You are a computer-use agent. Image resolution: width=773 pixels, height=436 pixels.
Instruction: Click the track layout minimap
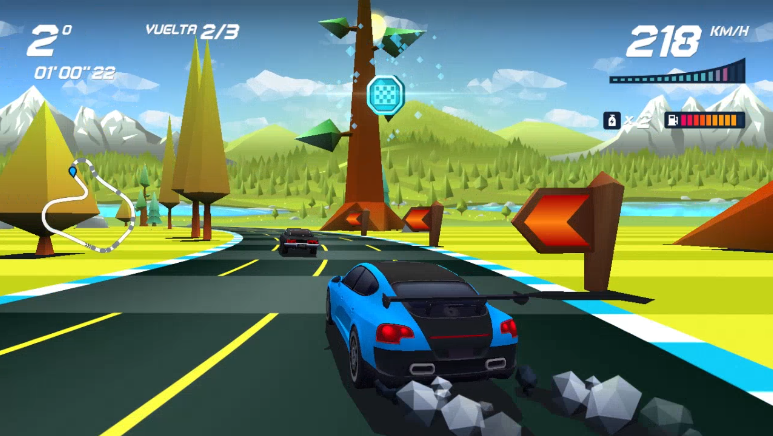(86, 206)
